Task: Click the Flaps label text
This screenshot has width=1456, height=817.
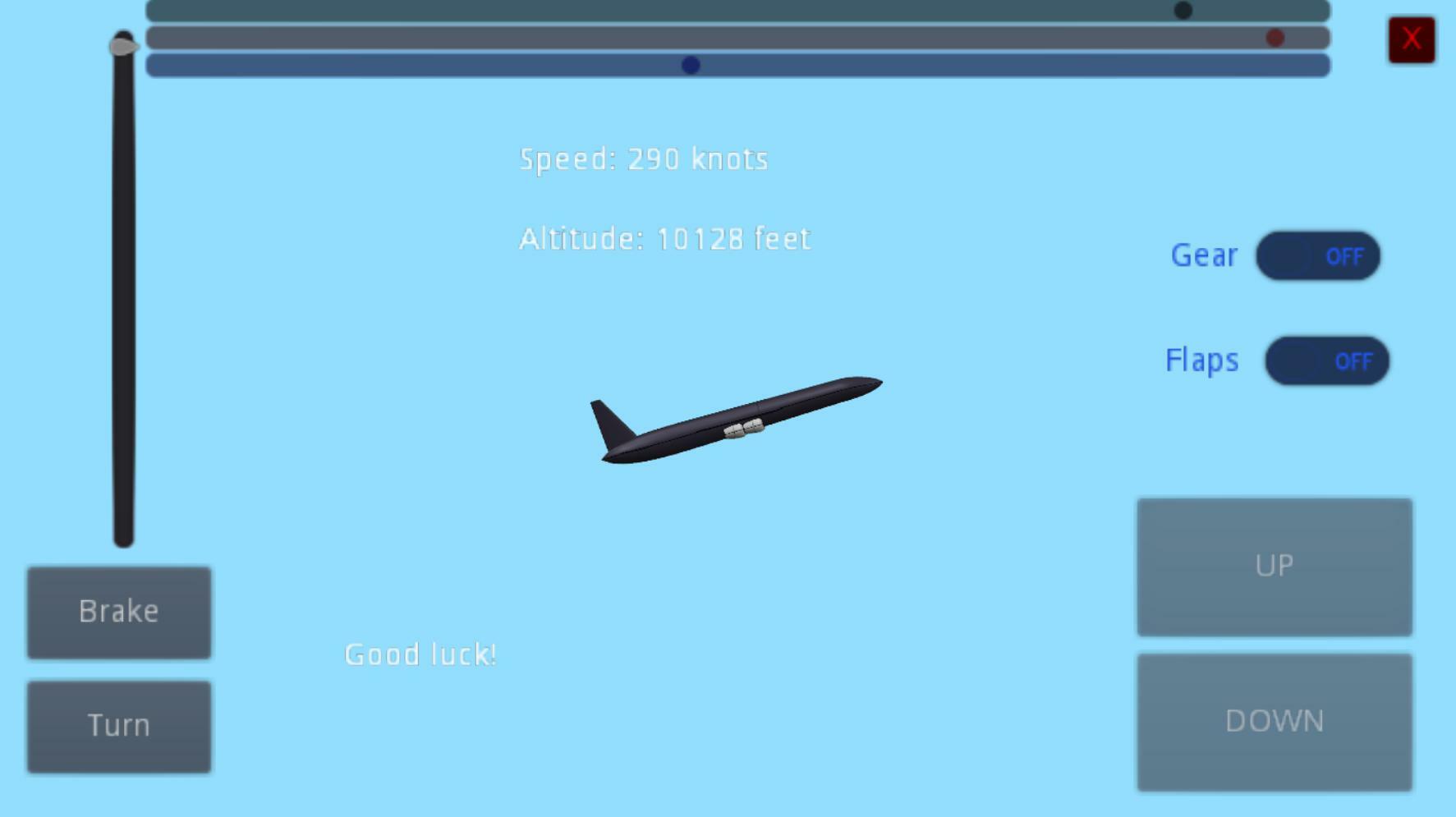Action: tap(1201, 360)
